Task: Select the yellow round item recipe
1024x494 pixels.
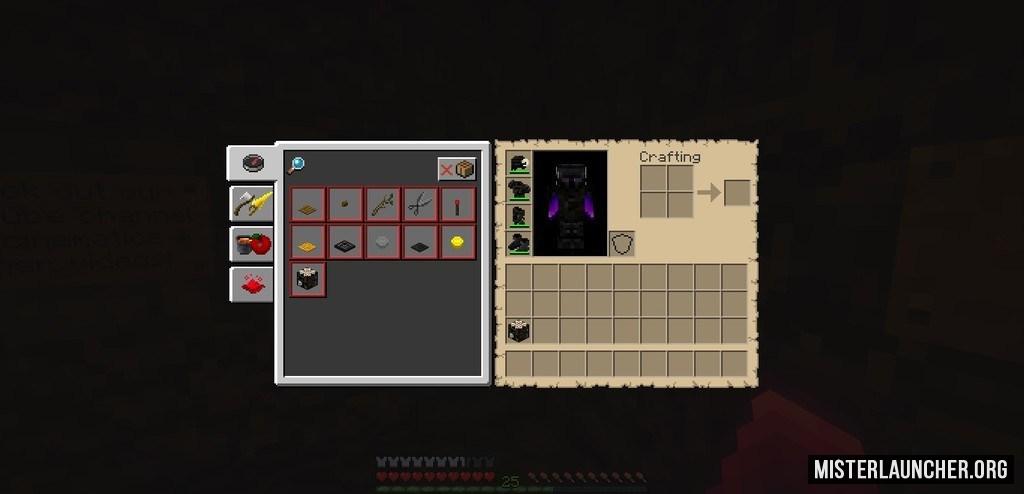Action: click(458, 242)
